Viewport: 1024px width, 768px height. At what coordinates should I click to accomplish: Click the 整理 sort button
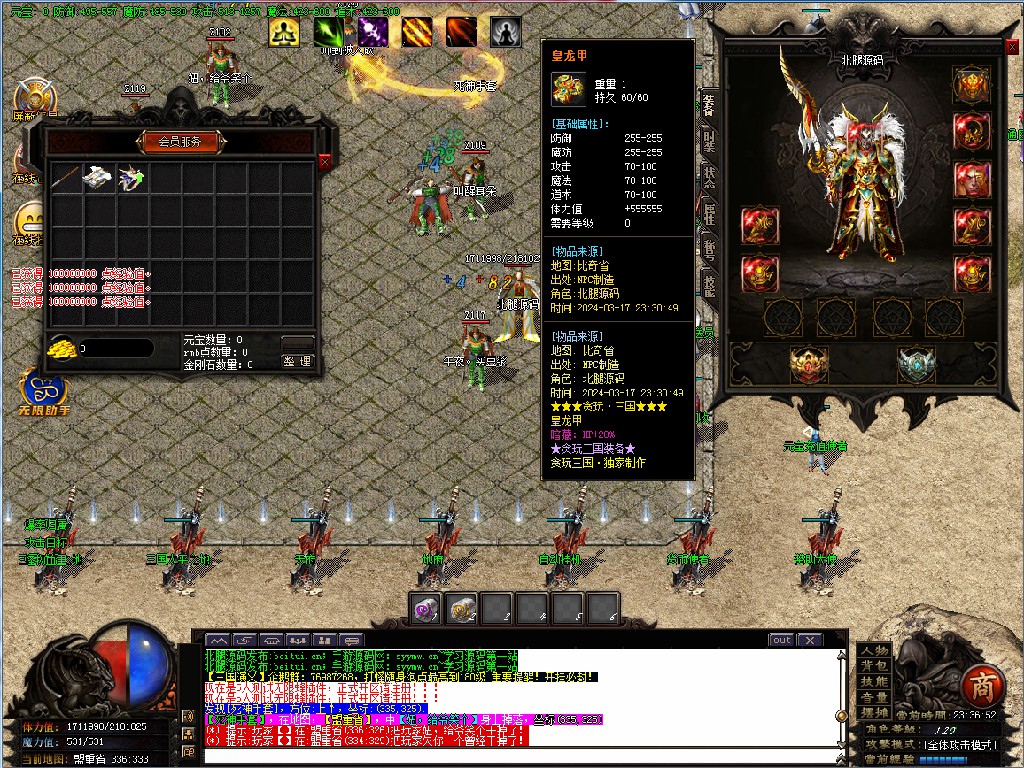298,362
